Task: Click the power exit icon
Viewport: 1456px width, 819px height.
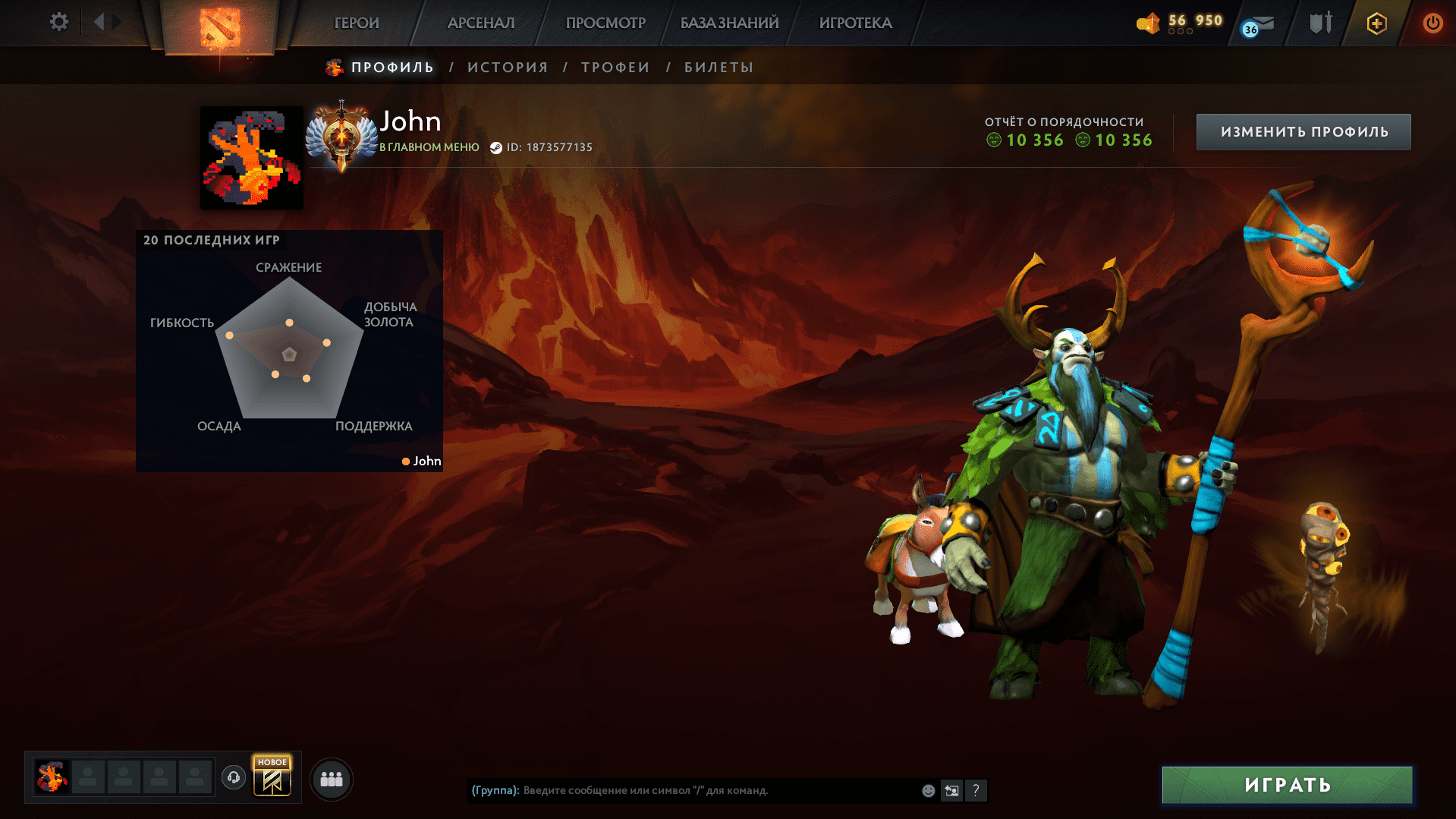Action: [1432, 22]
